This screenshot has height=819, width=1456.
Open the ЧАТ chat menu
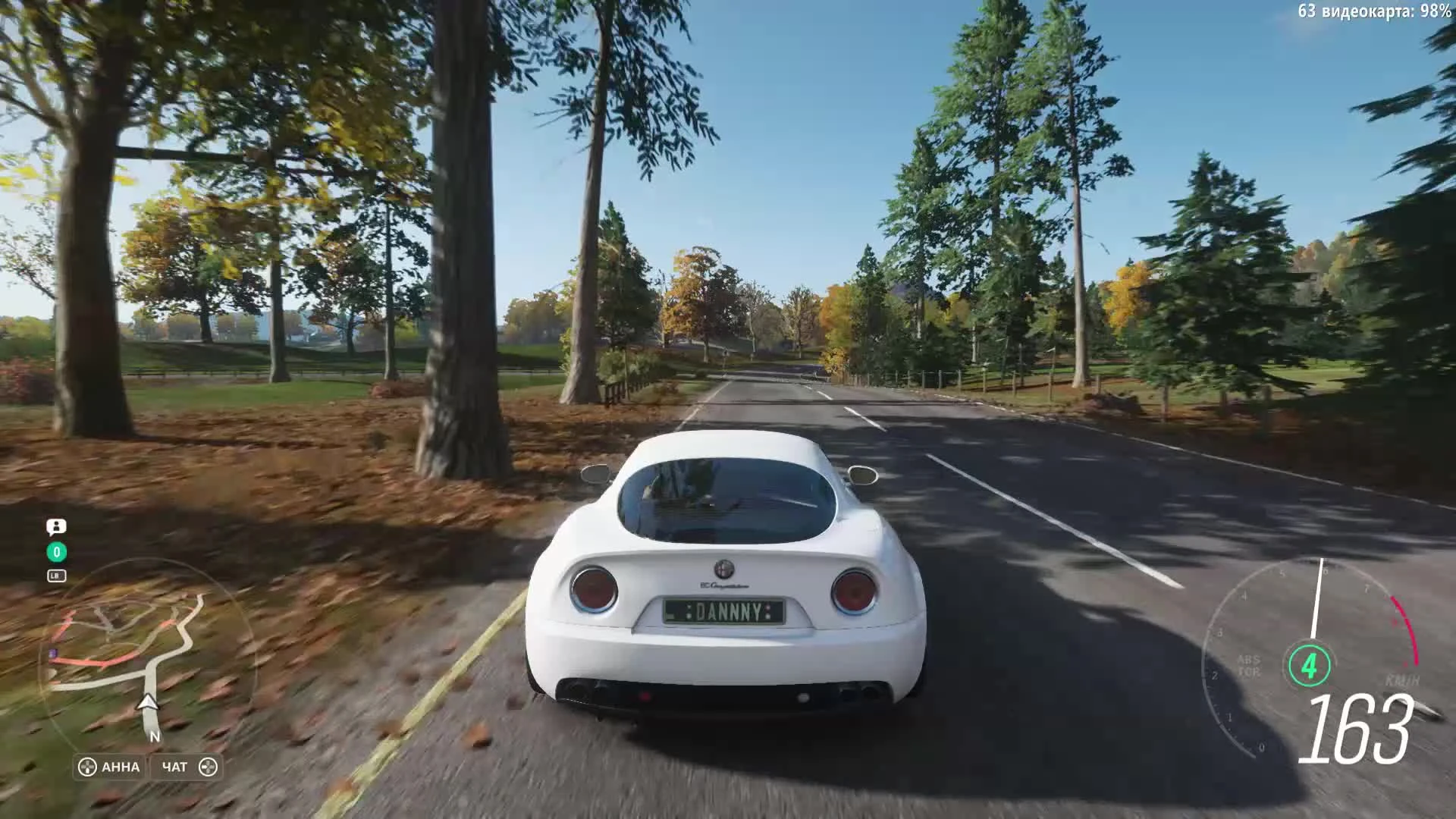click(x=176, y=767)
